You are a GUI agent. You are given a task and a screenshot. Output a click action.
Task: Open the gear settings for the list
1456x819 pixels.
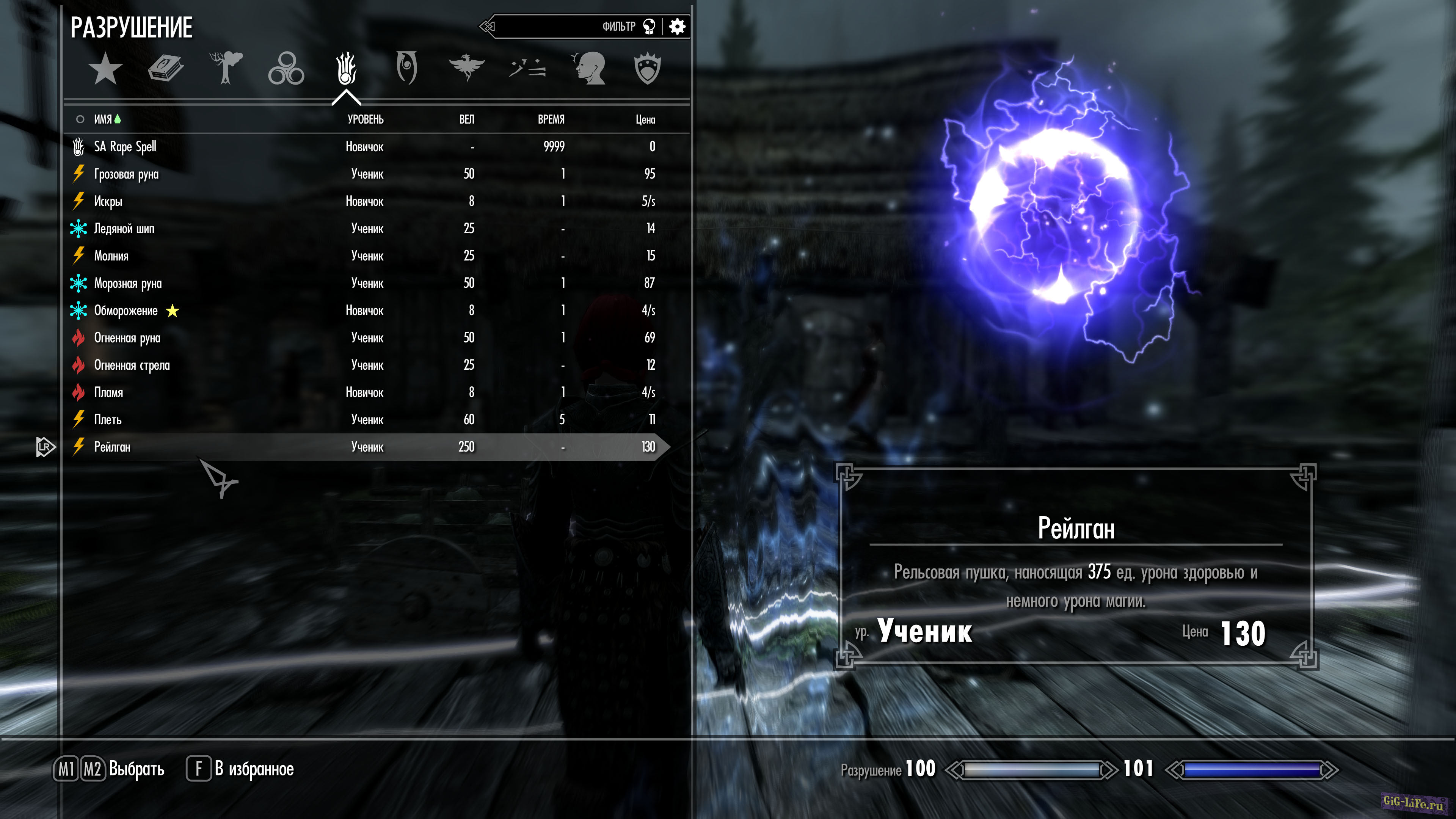pyautogui.click(x=677, y=27)
